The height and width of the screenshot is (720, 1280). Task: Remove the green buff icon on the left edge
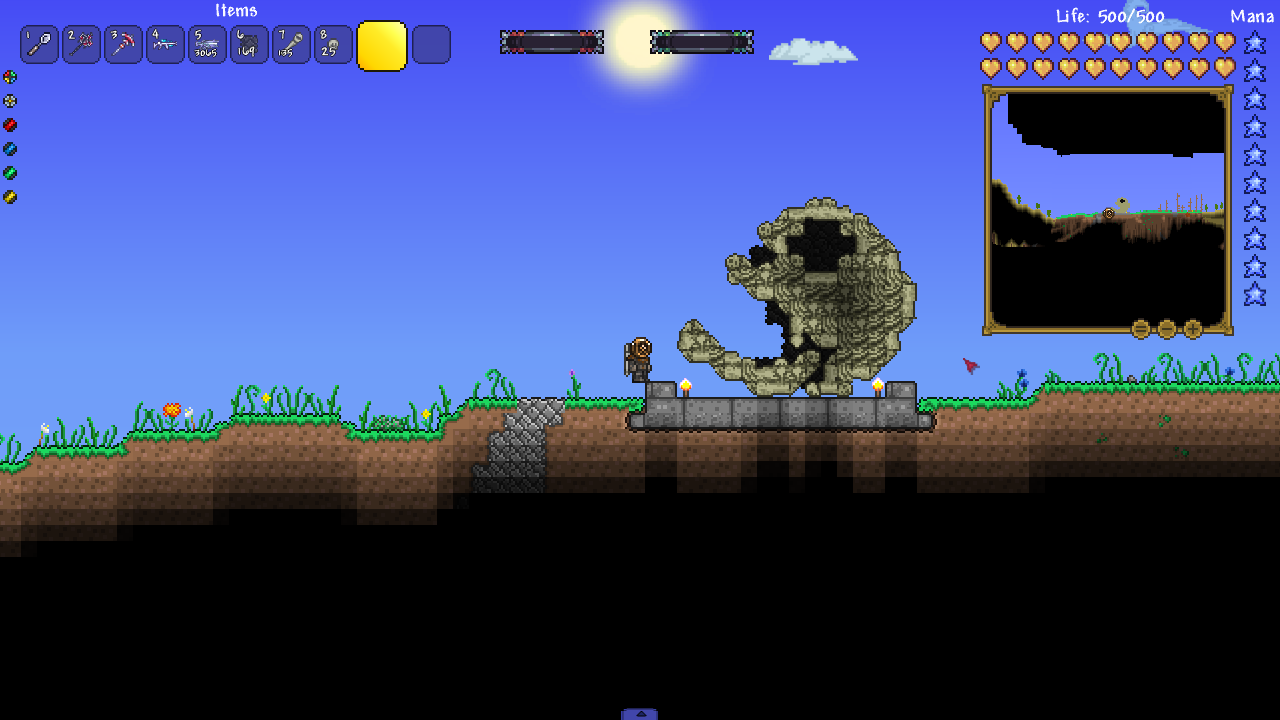click(8, 172)
